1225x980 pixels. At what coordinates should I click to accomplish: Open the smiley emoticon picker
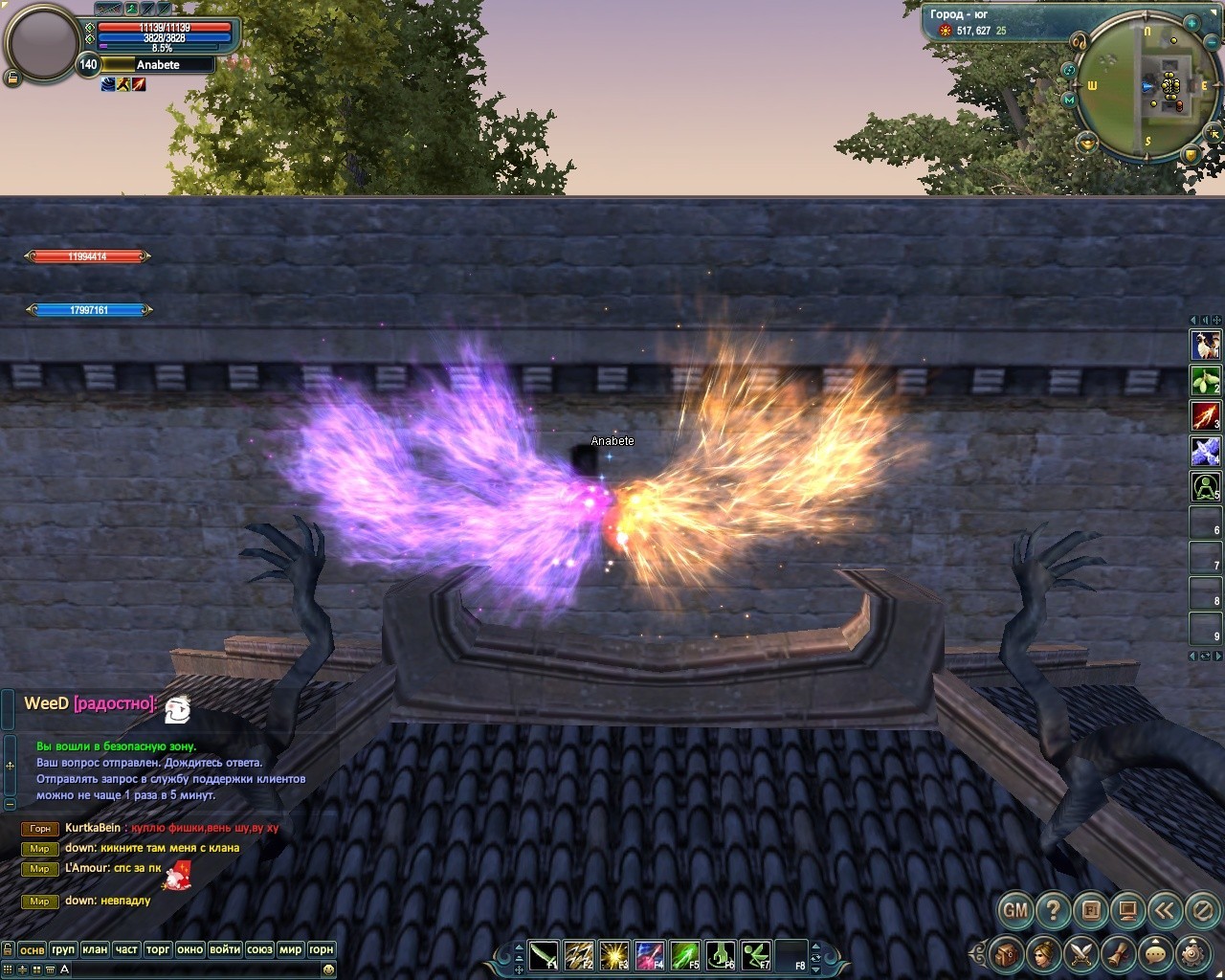coord(329,969)
